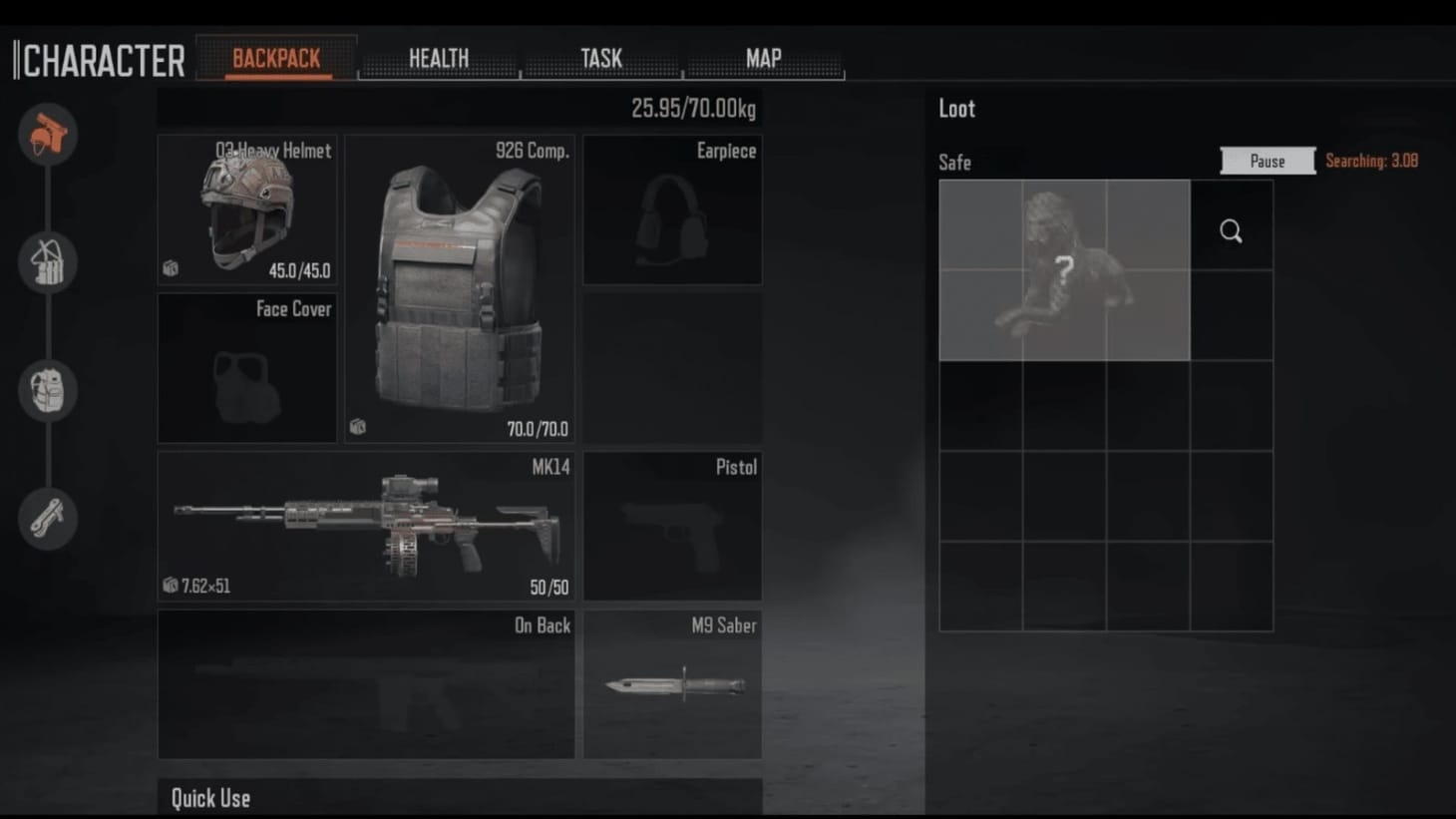The height and width of the screenshot is (819, 1456).
Task: Select the unknown item in the safe
Action: pos(1064,269)
